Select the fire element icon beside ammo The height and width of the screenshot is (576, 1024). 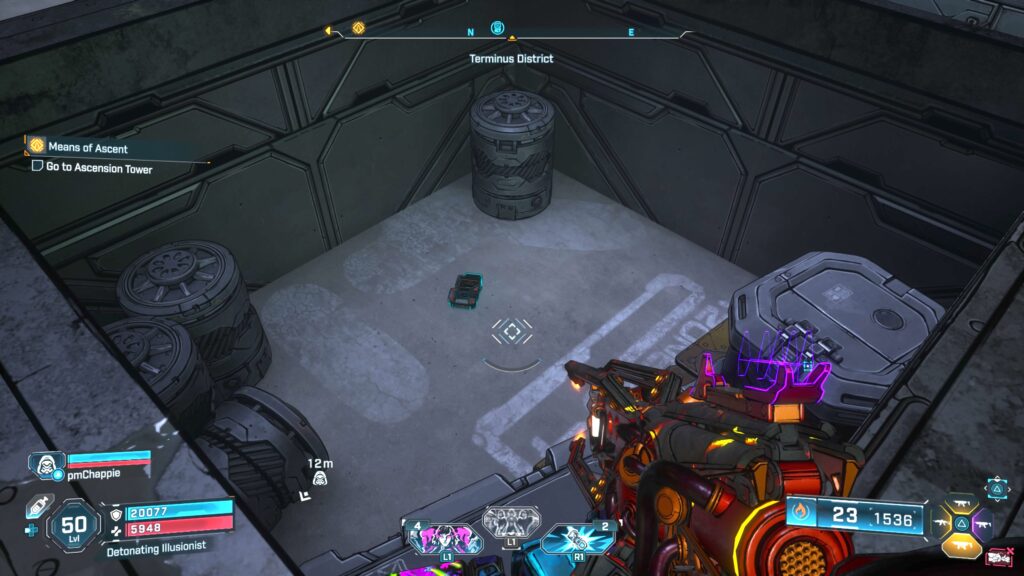[801, 517]
